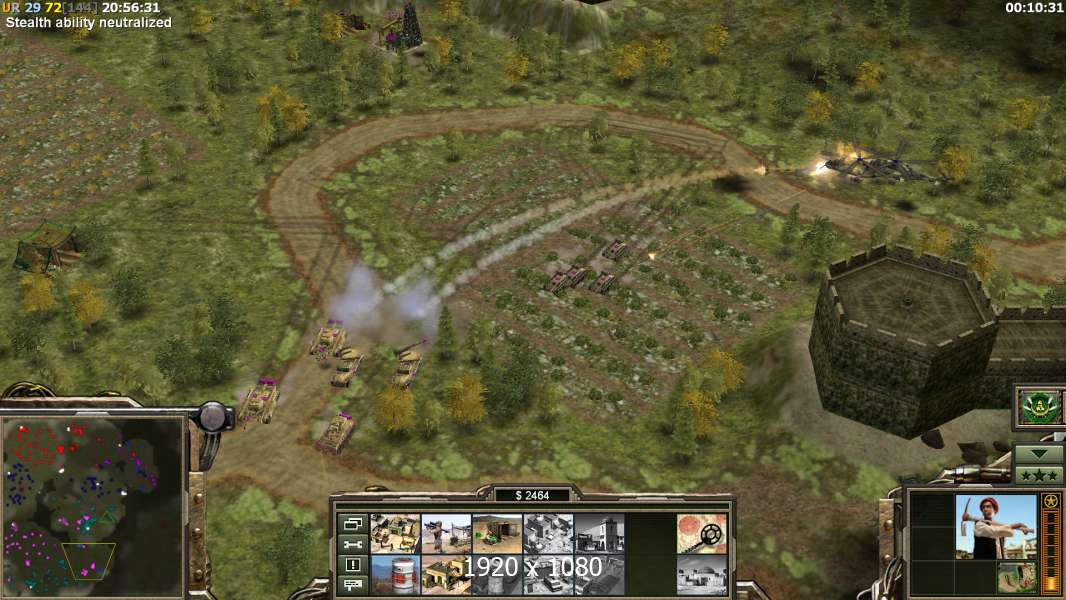The width and height of the screenshot is (1066, 600).
Task: Click the overlapping windows button
Action: point(353,523)
